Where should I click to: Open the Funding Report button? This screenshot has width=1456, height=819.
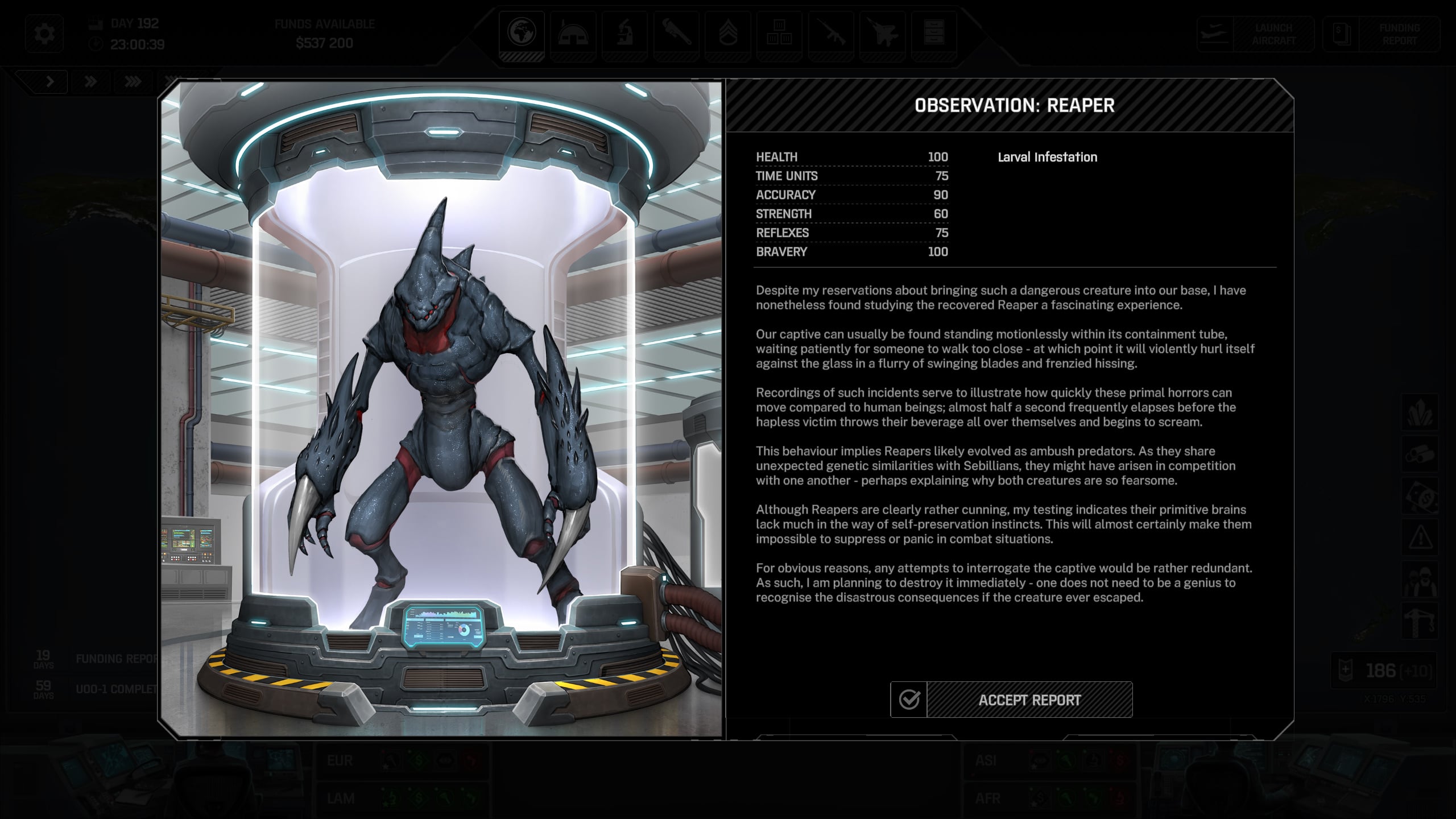click(1381, 34)
